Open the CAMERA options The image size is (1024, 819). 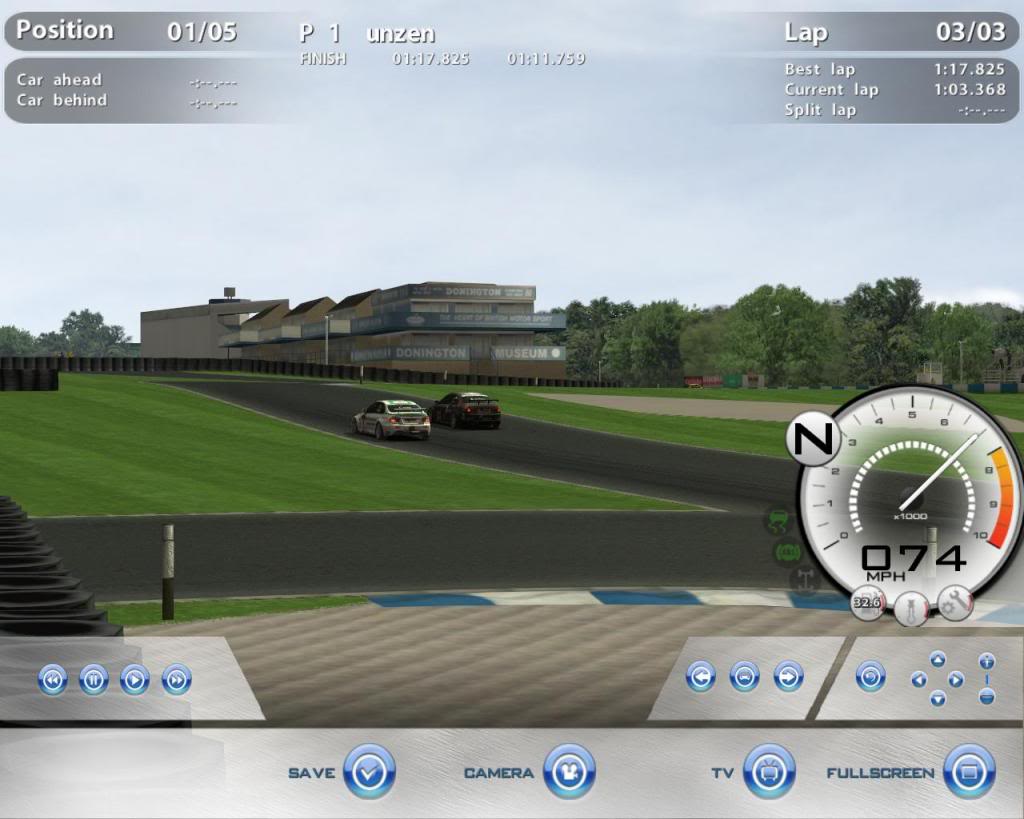pos(569,772)
